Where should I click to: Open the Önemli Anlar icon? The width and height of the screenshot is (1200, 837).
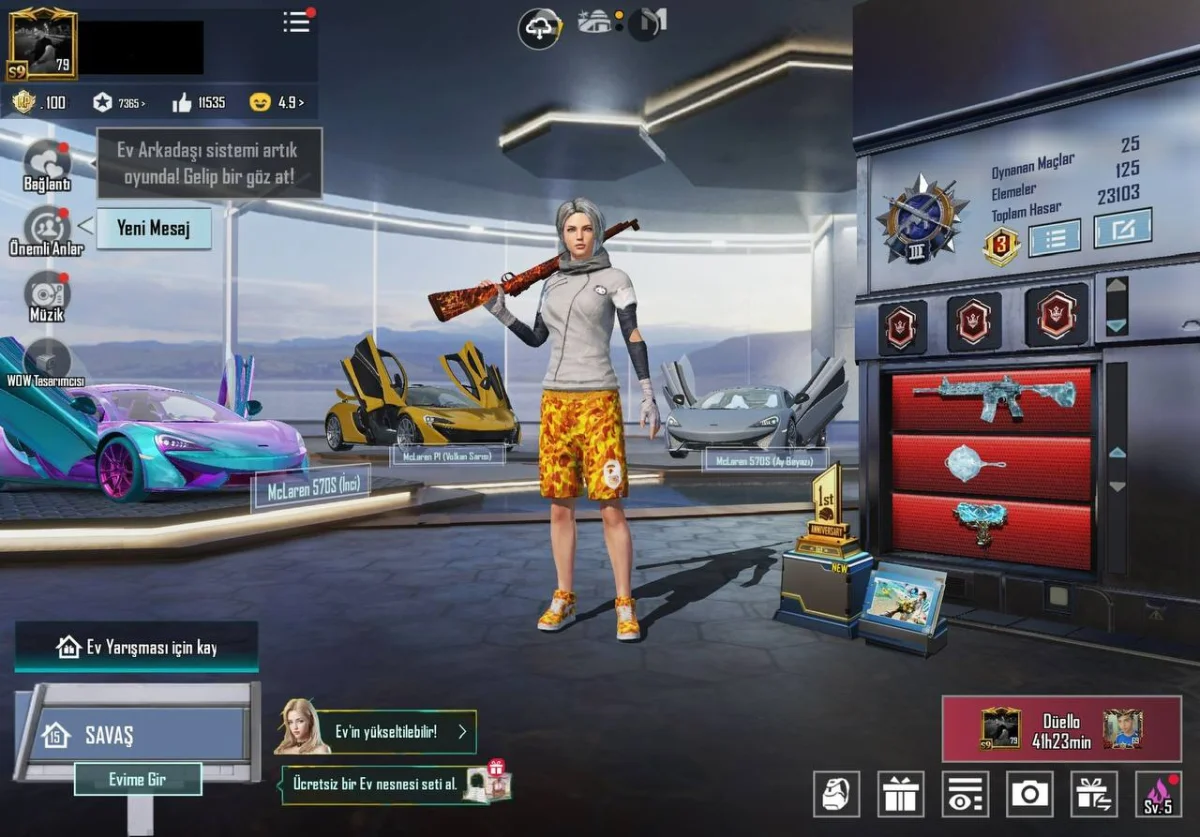(47, 229)
